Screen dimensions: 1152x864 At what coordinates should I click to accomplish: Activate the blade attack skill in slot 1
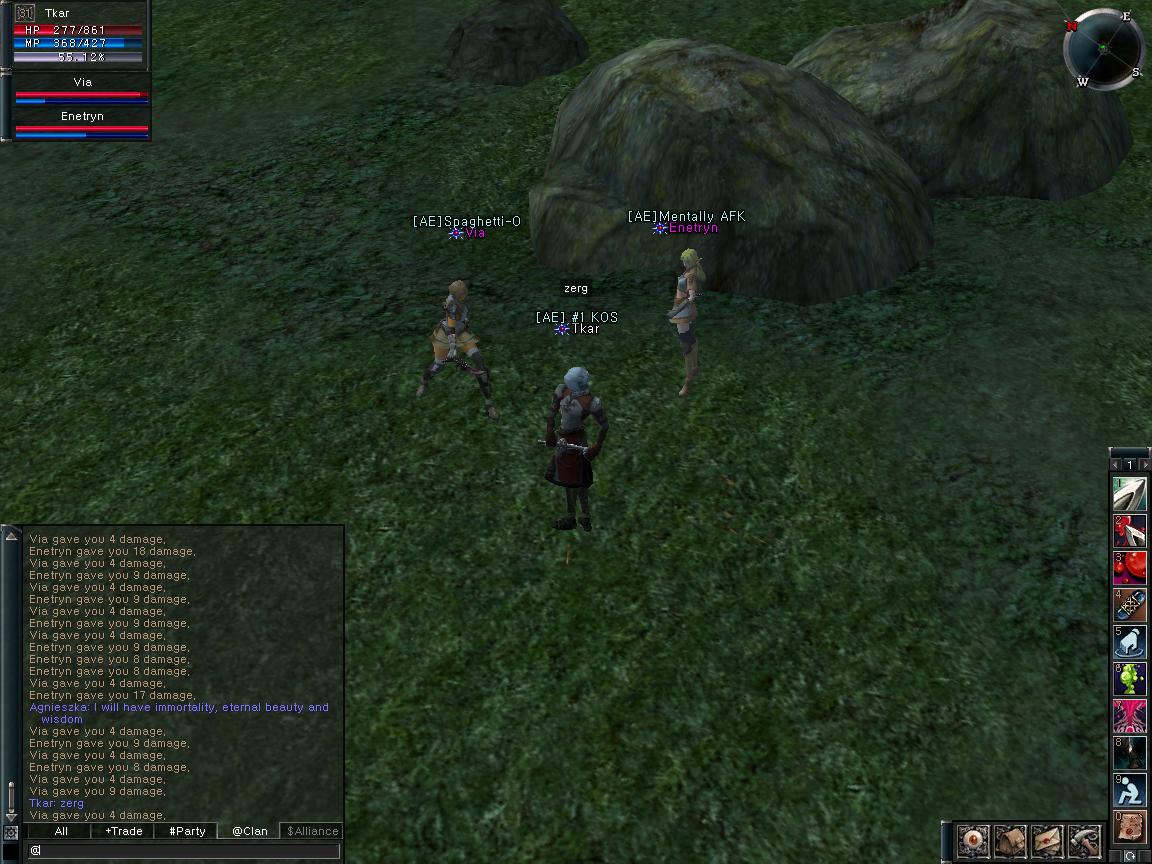tap(1131, 494)
